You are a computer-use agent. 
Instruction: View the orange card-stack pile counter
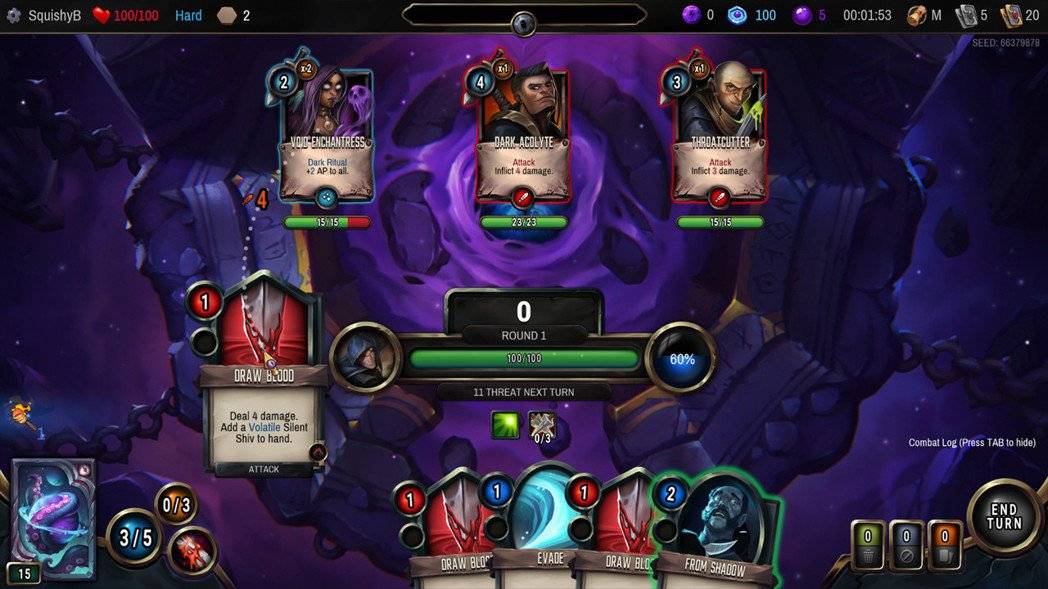[944, 546]
